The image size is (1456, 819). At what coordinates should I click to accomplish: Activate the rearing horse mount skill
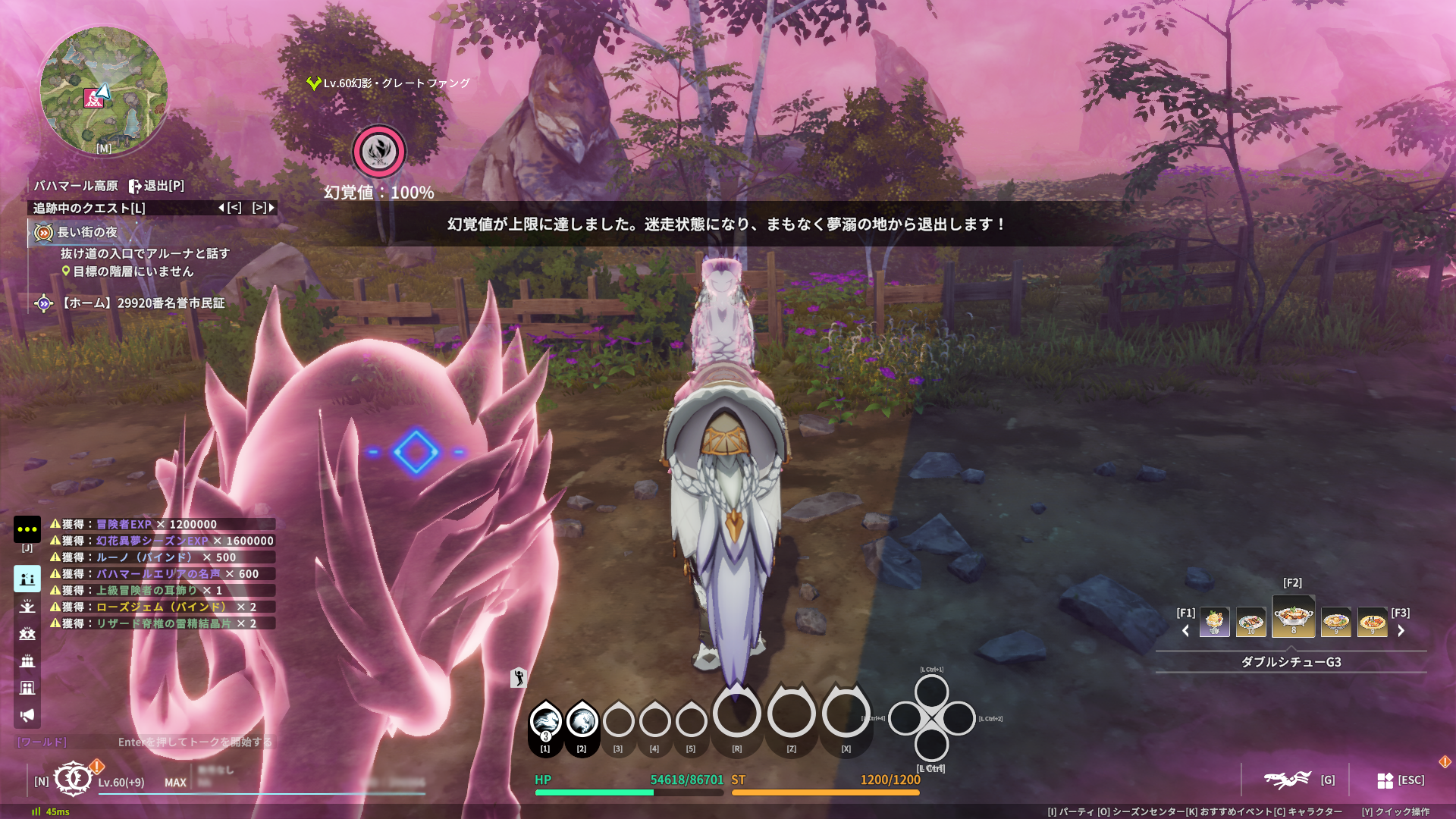582,720
